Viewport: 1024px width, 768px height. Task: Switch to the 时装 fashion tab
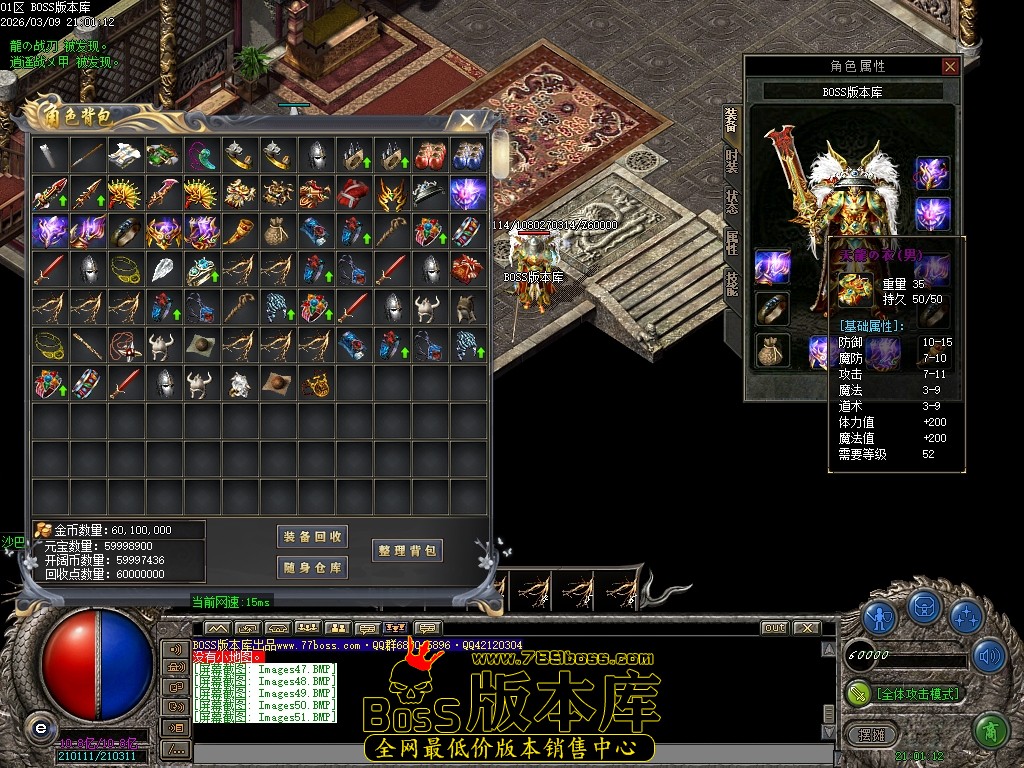tap(732, 160)
